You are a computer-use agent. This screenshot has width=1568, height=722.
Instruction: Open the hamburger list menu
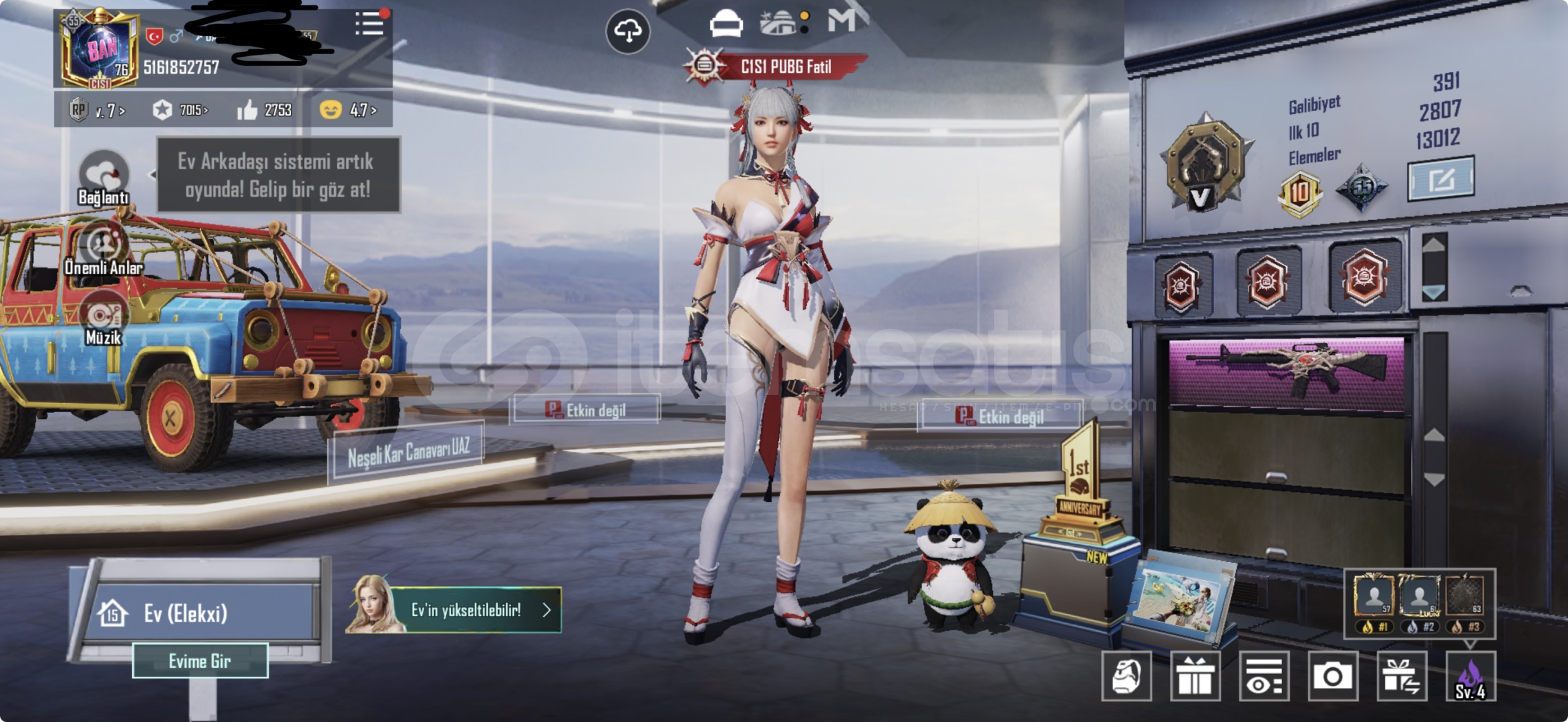point(369,24)
